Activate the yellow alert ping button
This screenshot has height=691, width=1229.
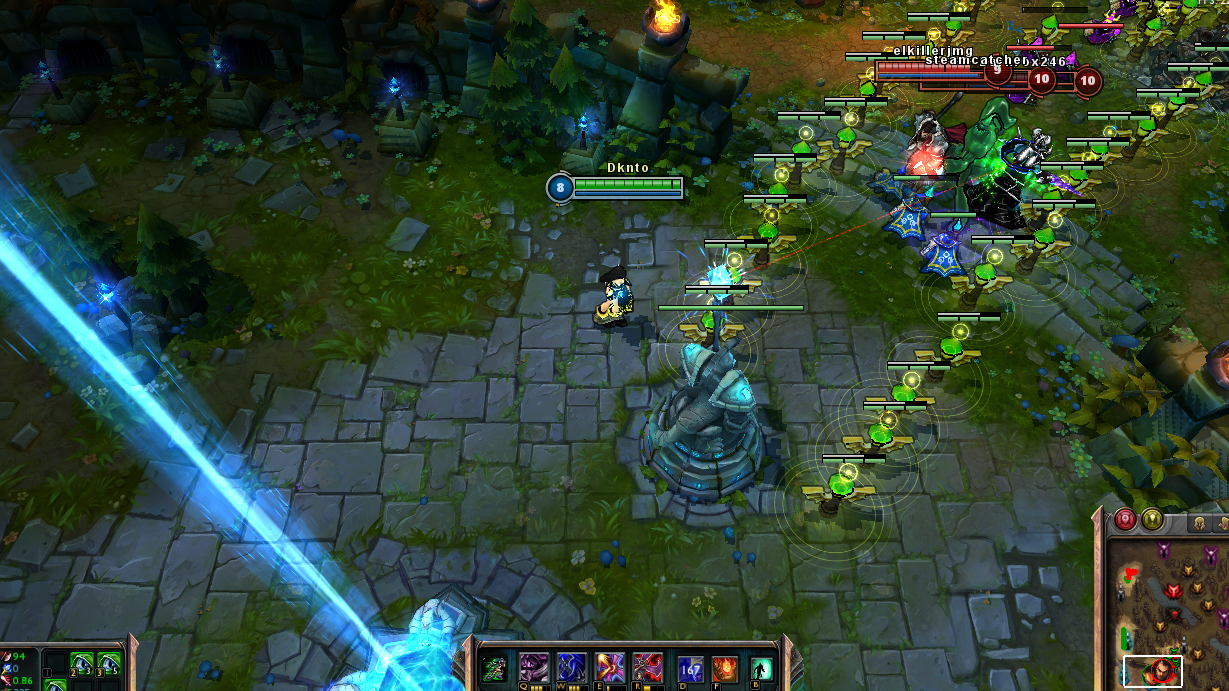coord(1152,520)
